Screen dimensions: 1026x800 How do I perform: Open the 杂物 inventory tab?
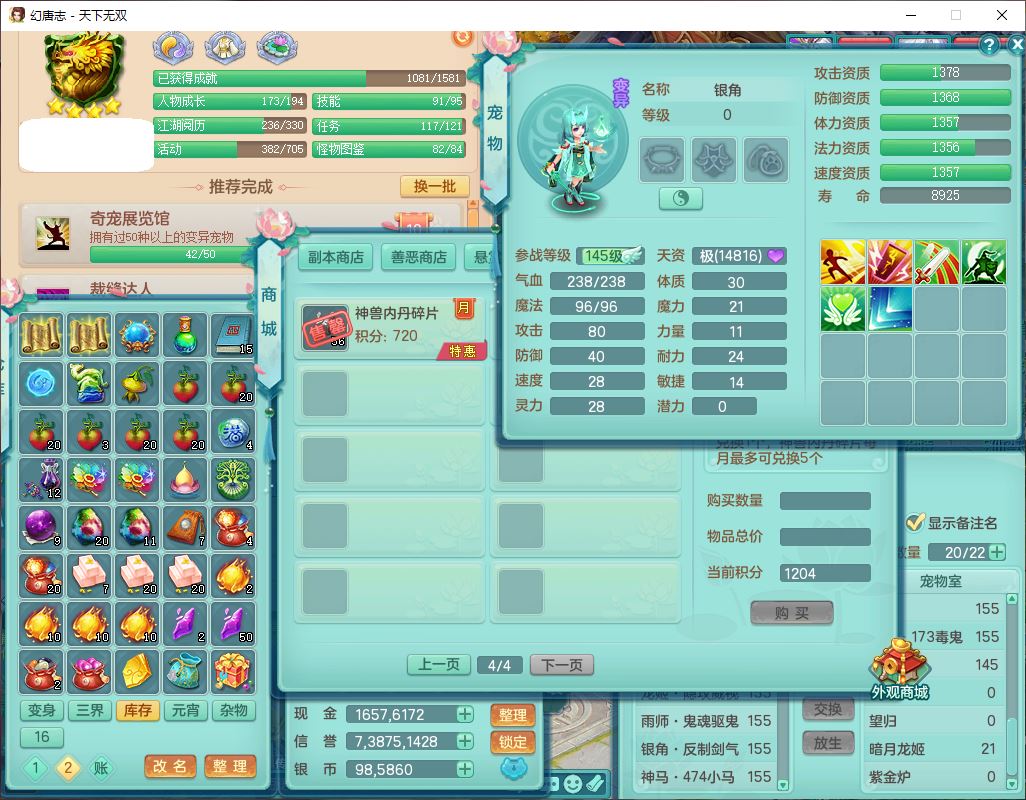[x=233, y=710]
